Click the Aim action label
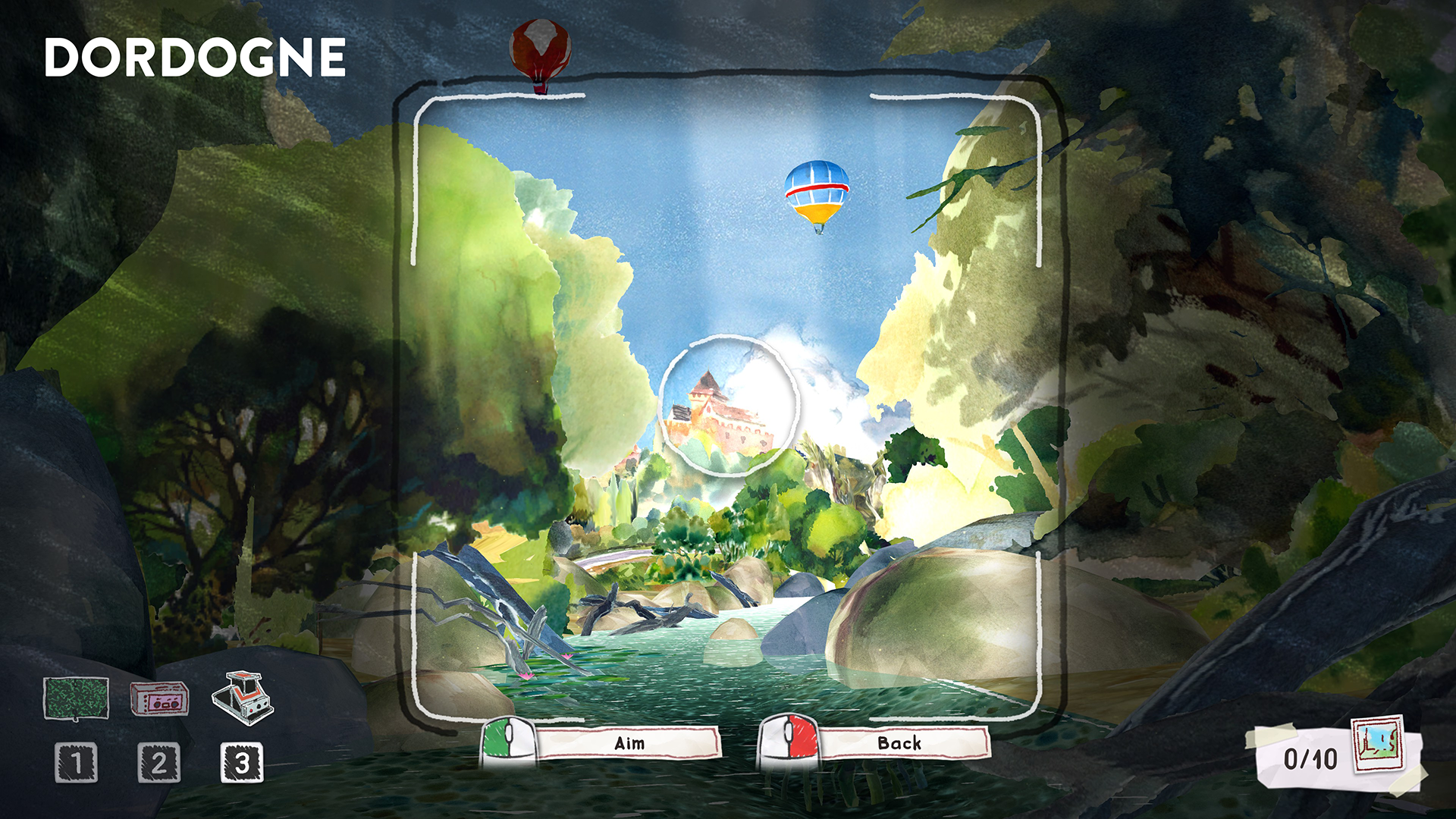 pos(629,744)
